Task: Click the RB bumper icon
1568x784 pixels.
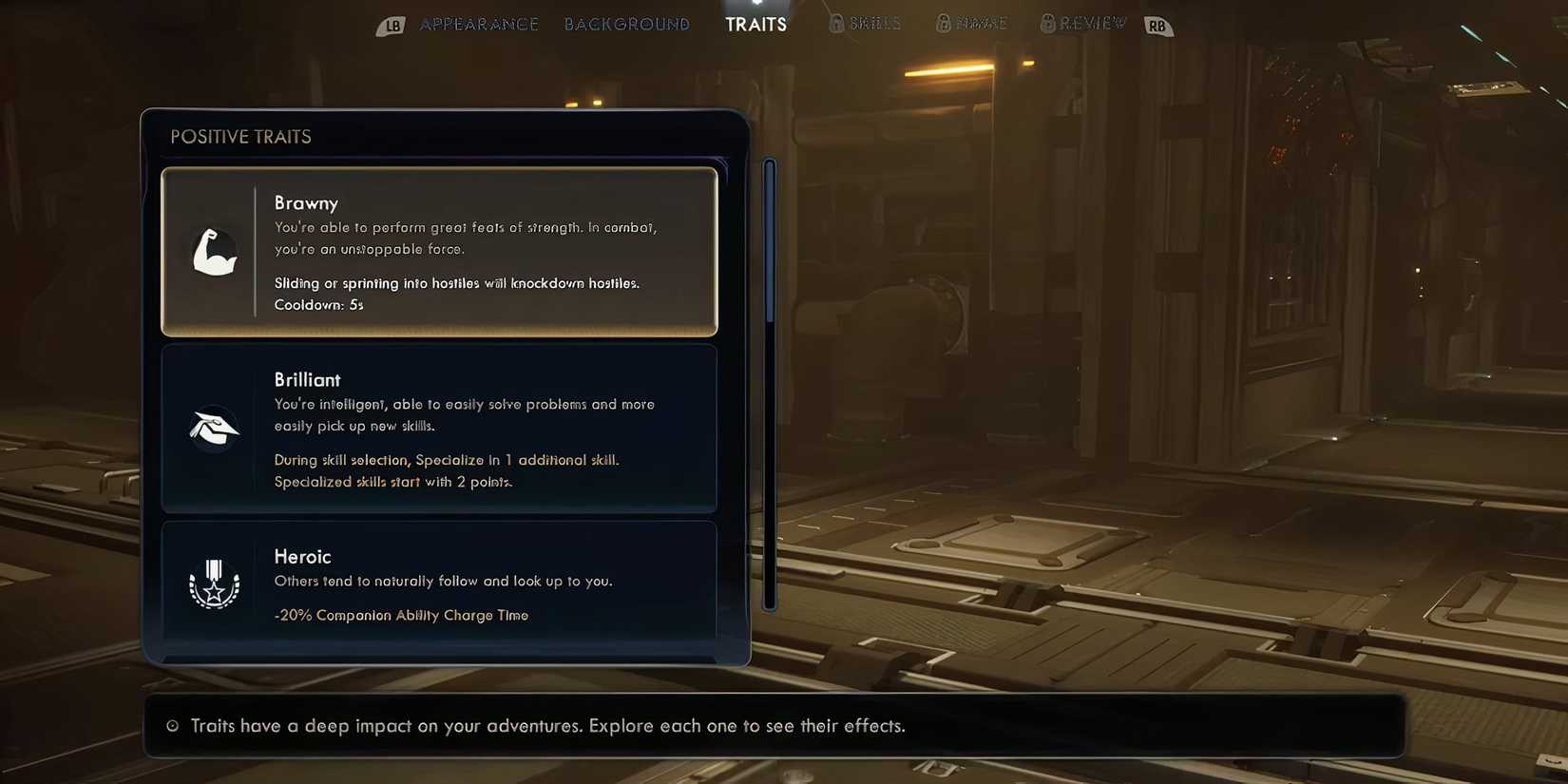Action: 1158,26
